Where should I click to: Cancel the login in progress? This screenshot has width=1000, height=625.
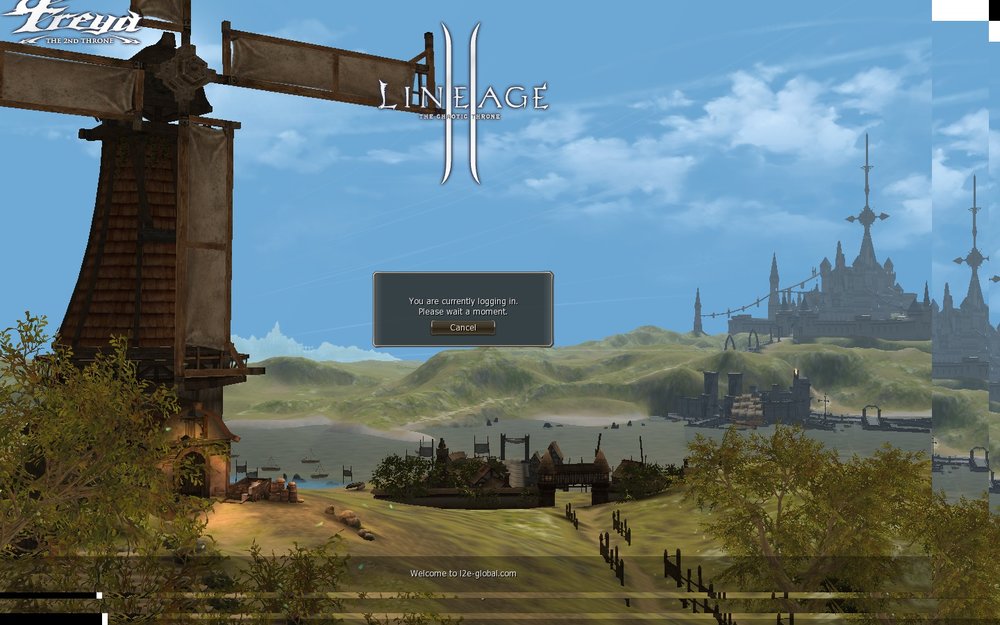pos(463,328)
